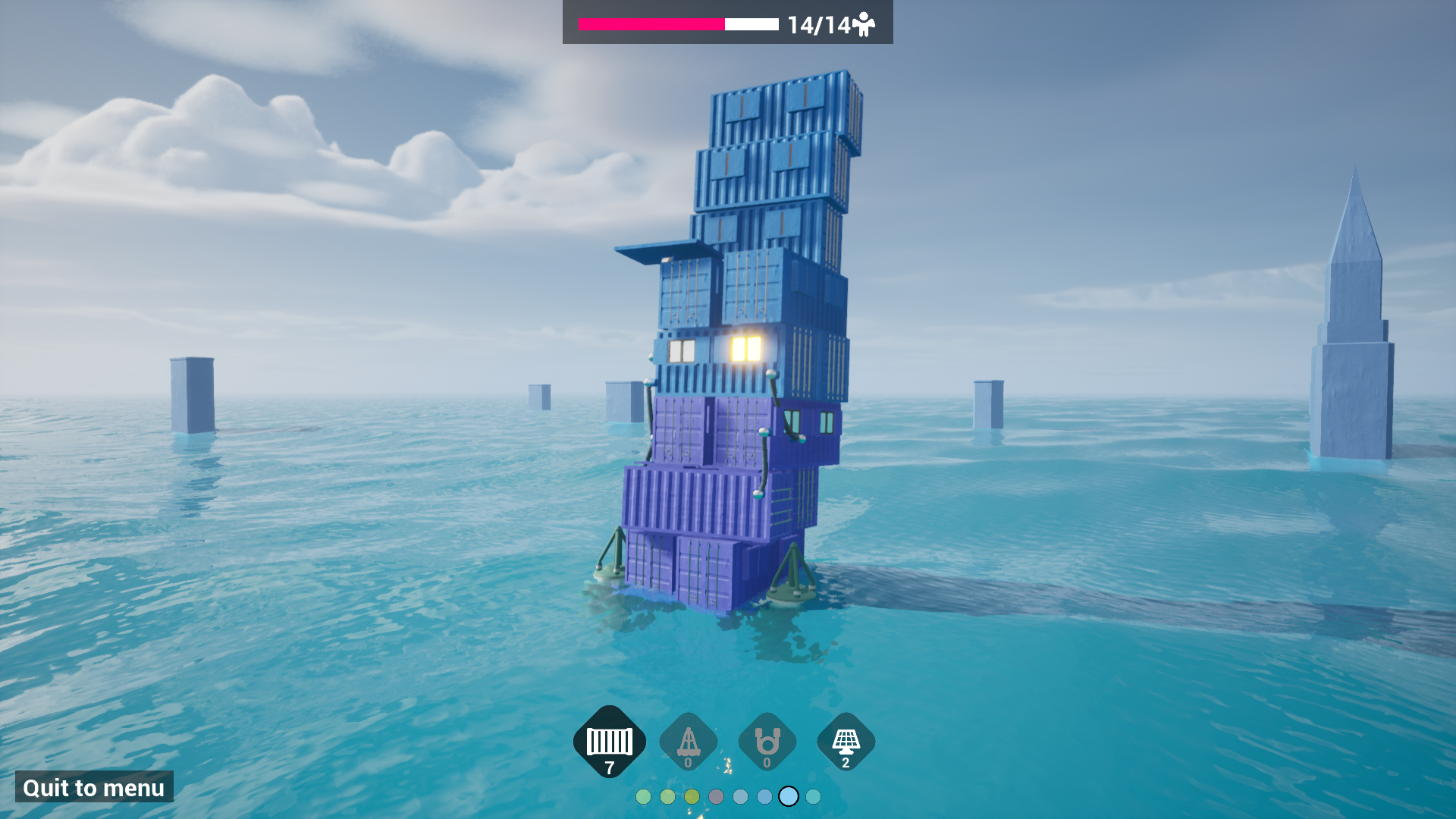1456x819 pixels.
Task: Pick the olive-green dot in the level row
Action: coord(692,796)
